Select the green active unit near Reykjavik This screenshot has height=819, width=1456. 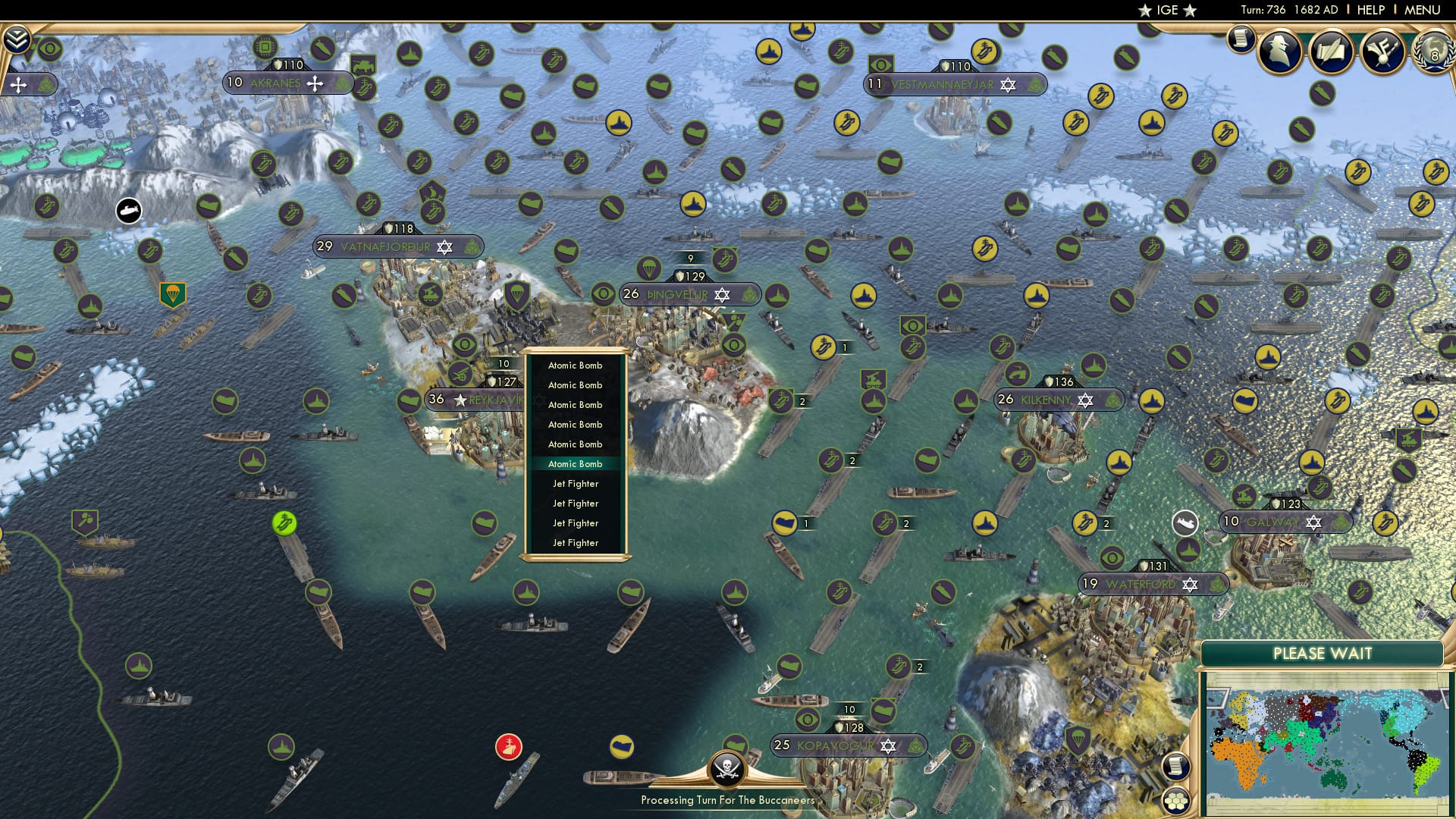pos(285,523)
